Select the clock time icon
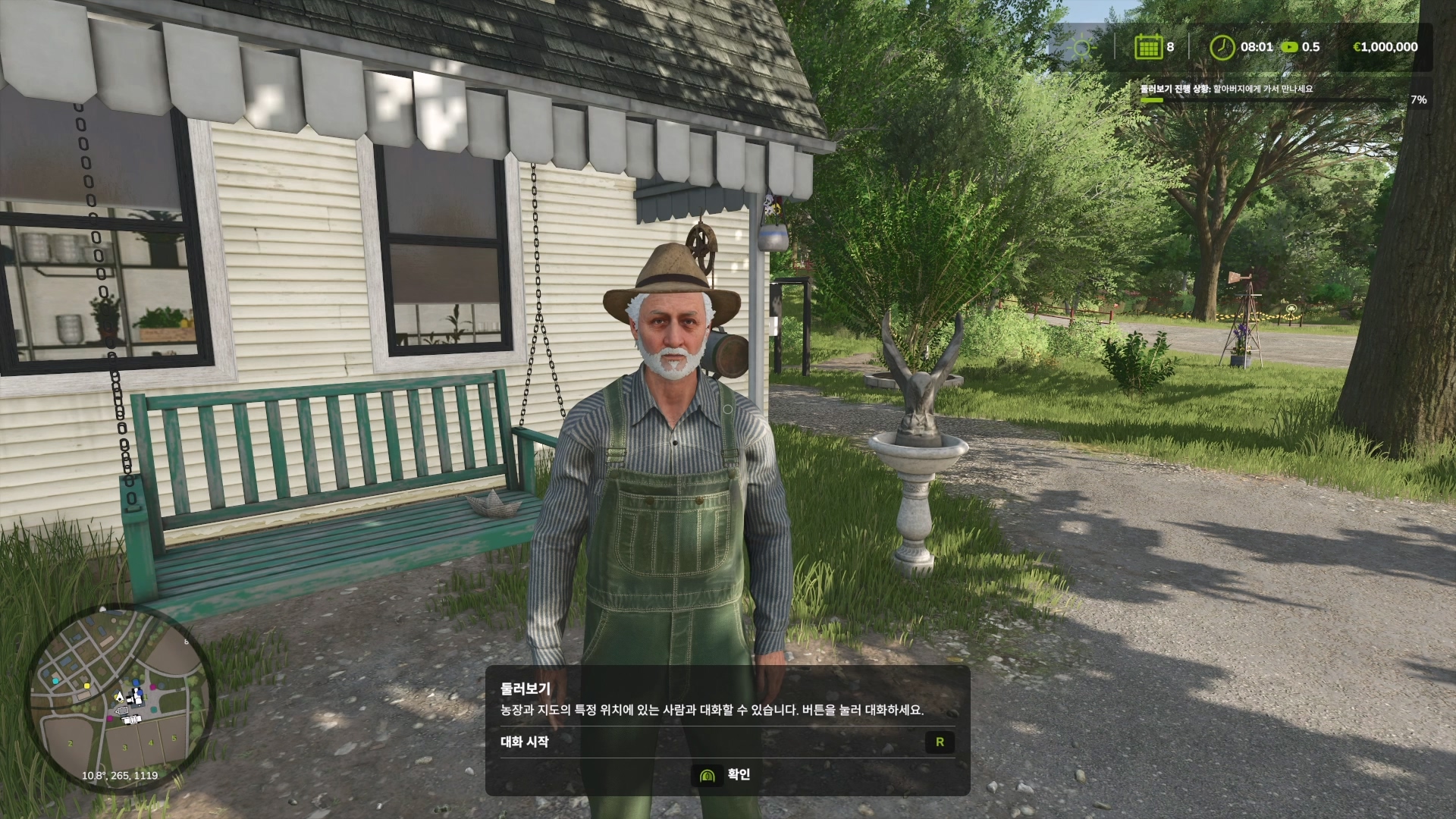The image size is (1456, 819). (x=1222, y=47)
